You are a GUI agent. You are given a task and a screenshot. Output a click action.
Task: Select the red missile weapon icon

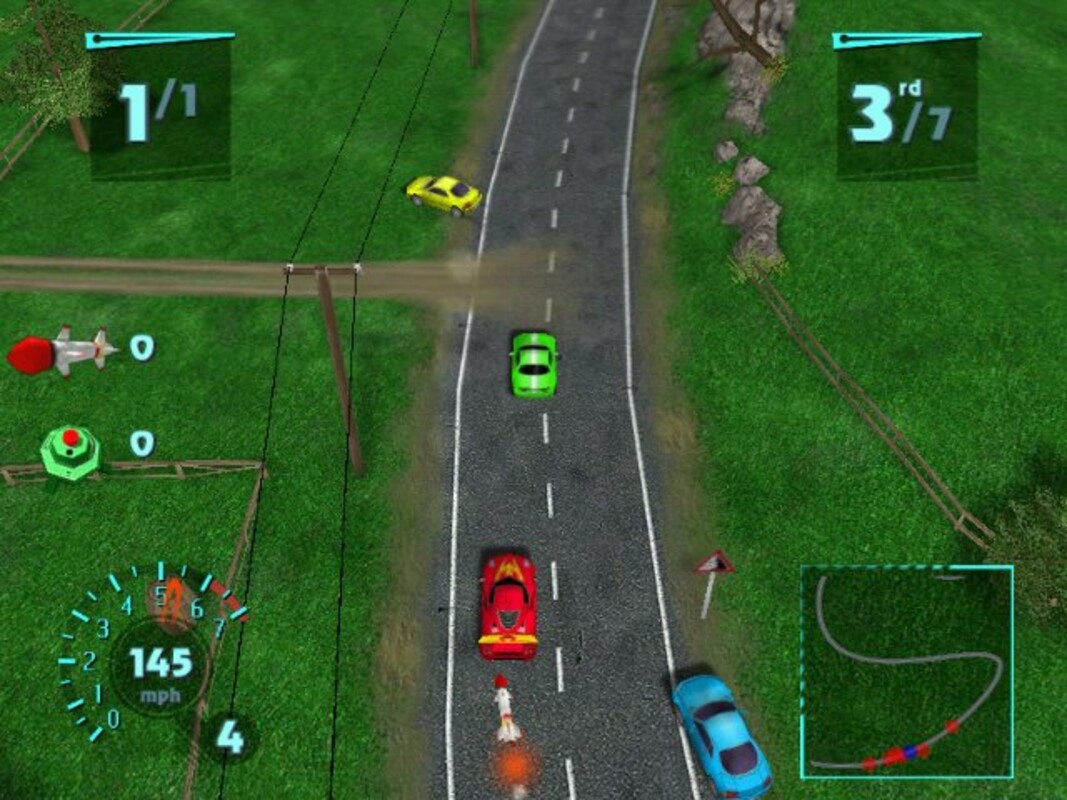click(x=60, y=351)
